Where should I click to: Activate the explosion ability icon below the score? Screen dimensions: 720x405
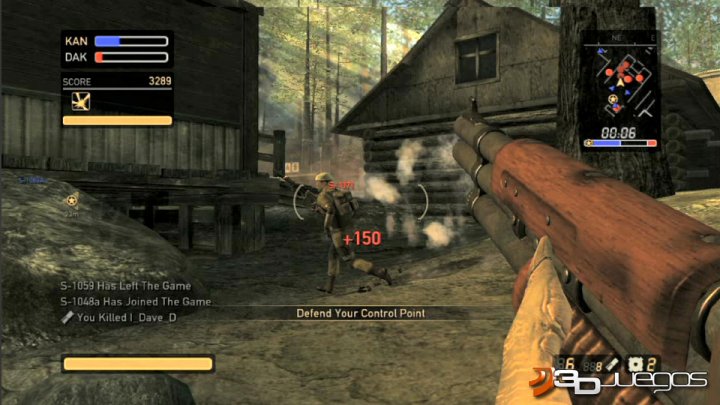click(81, 101)
